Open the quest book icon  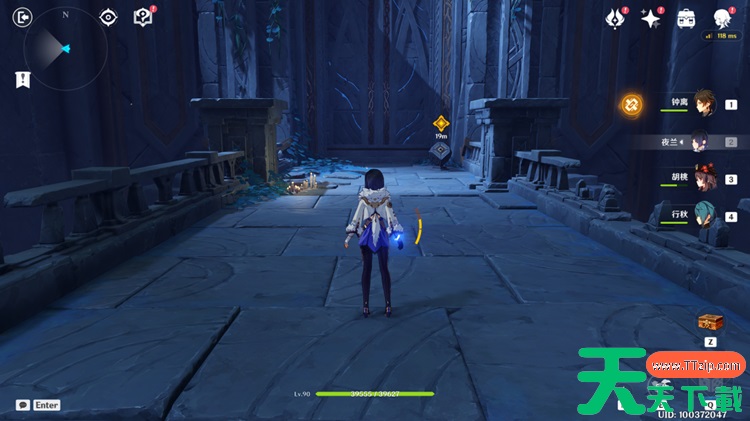tap(143, 17)
